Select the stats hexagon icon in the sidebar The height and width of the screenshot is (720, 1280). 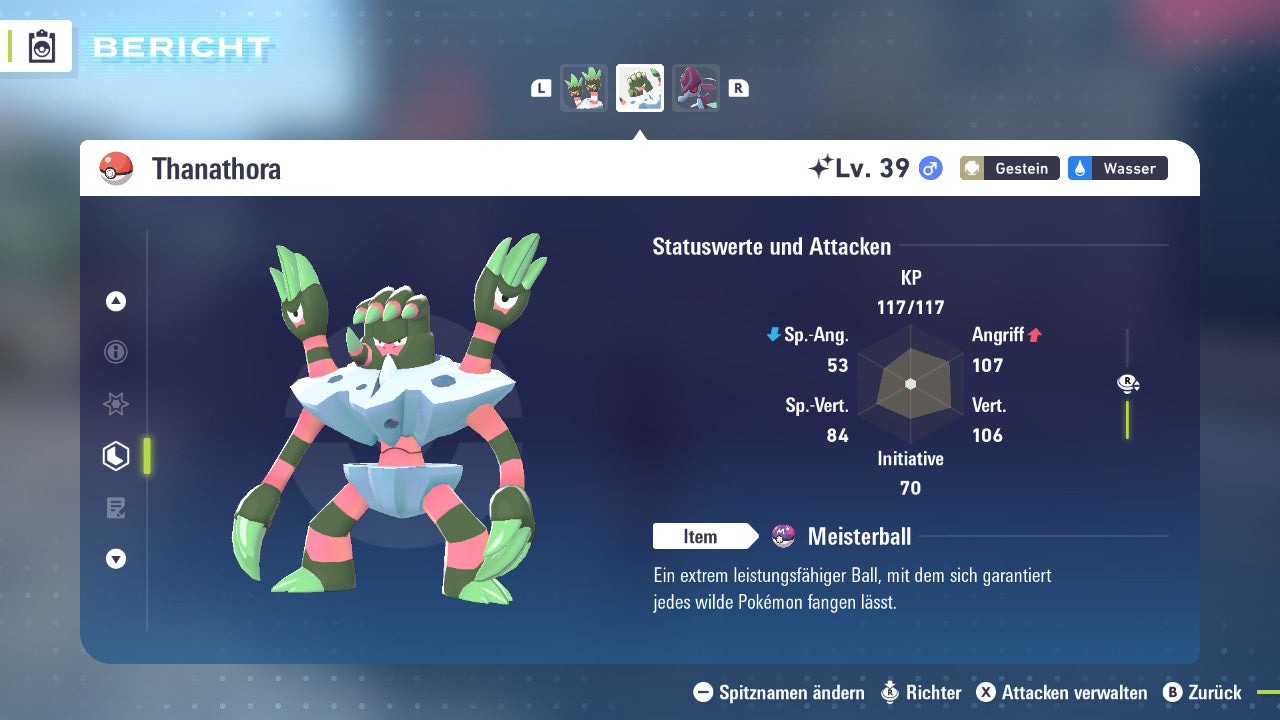115,456
